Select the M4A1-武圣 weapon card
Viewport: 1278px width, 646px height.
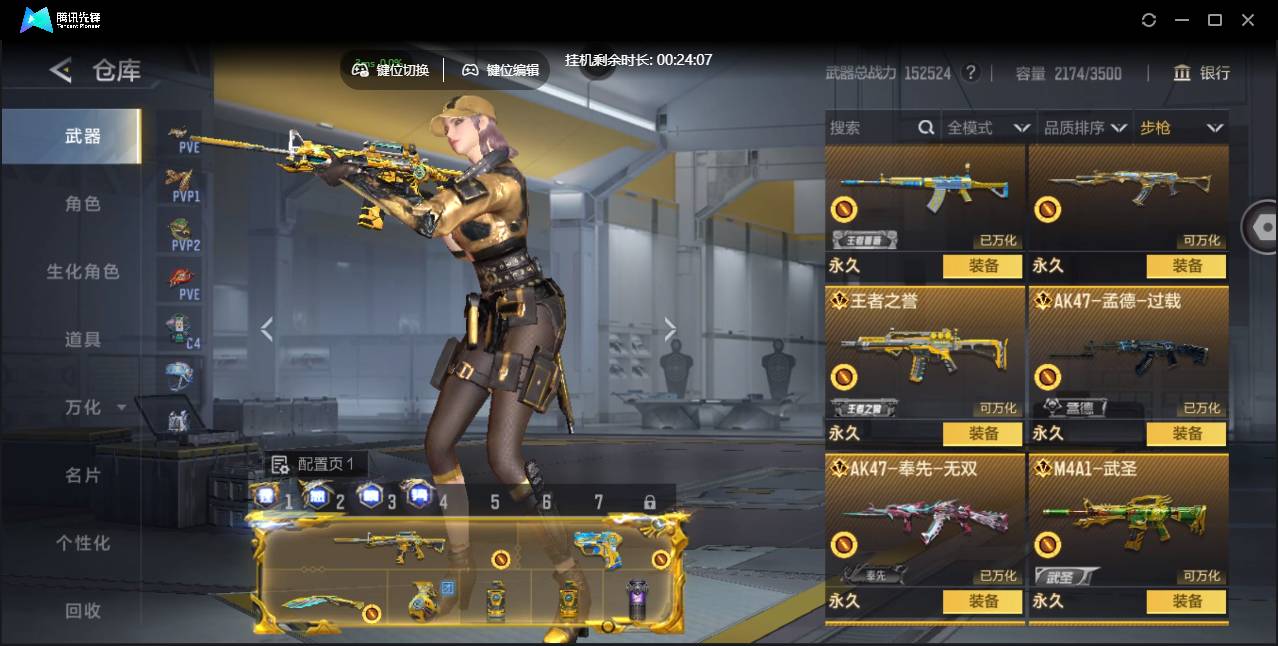(x=1128, y=520)
